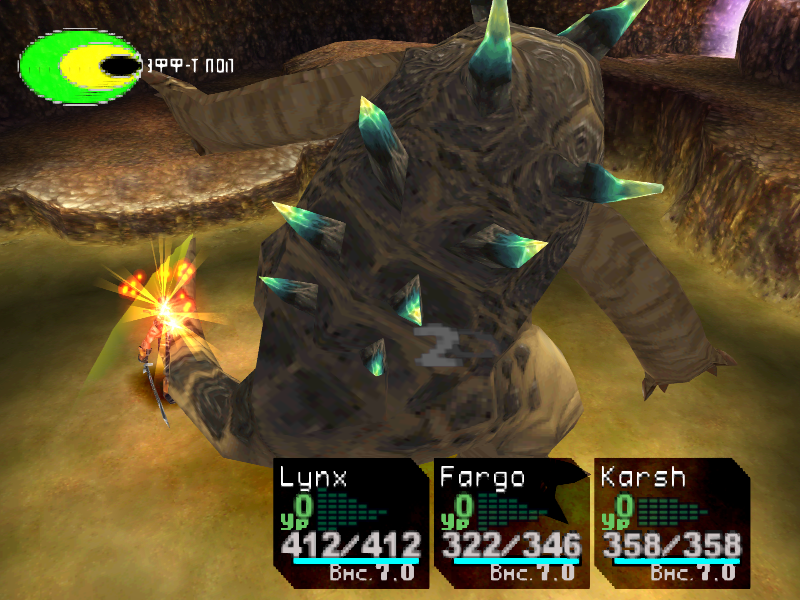Select Lynx's party status panel
The image size is (800, 600).
(350, 522)
